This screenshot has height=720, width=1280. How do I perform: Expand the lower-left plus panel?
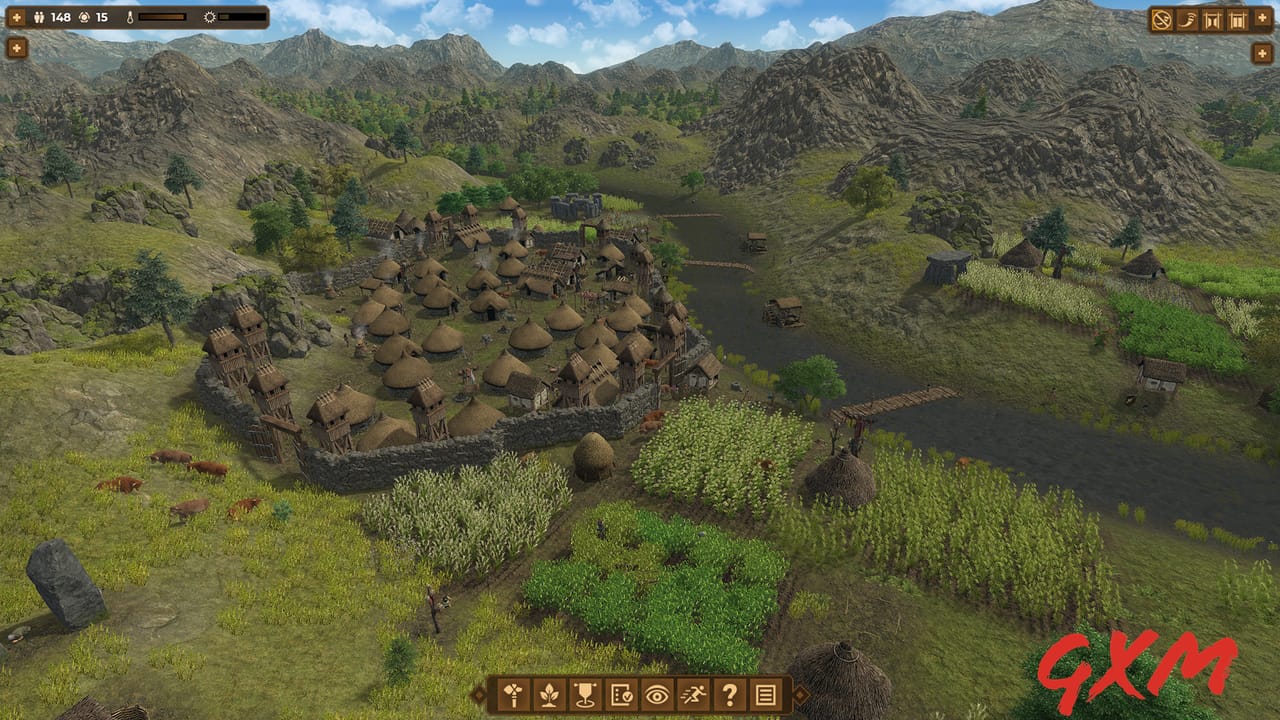[17, 48]
